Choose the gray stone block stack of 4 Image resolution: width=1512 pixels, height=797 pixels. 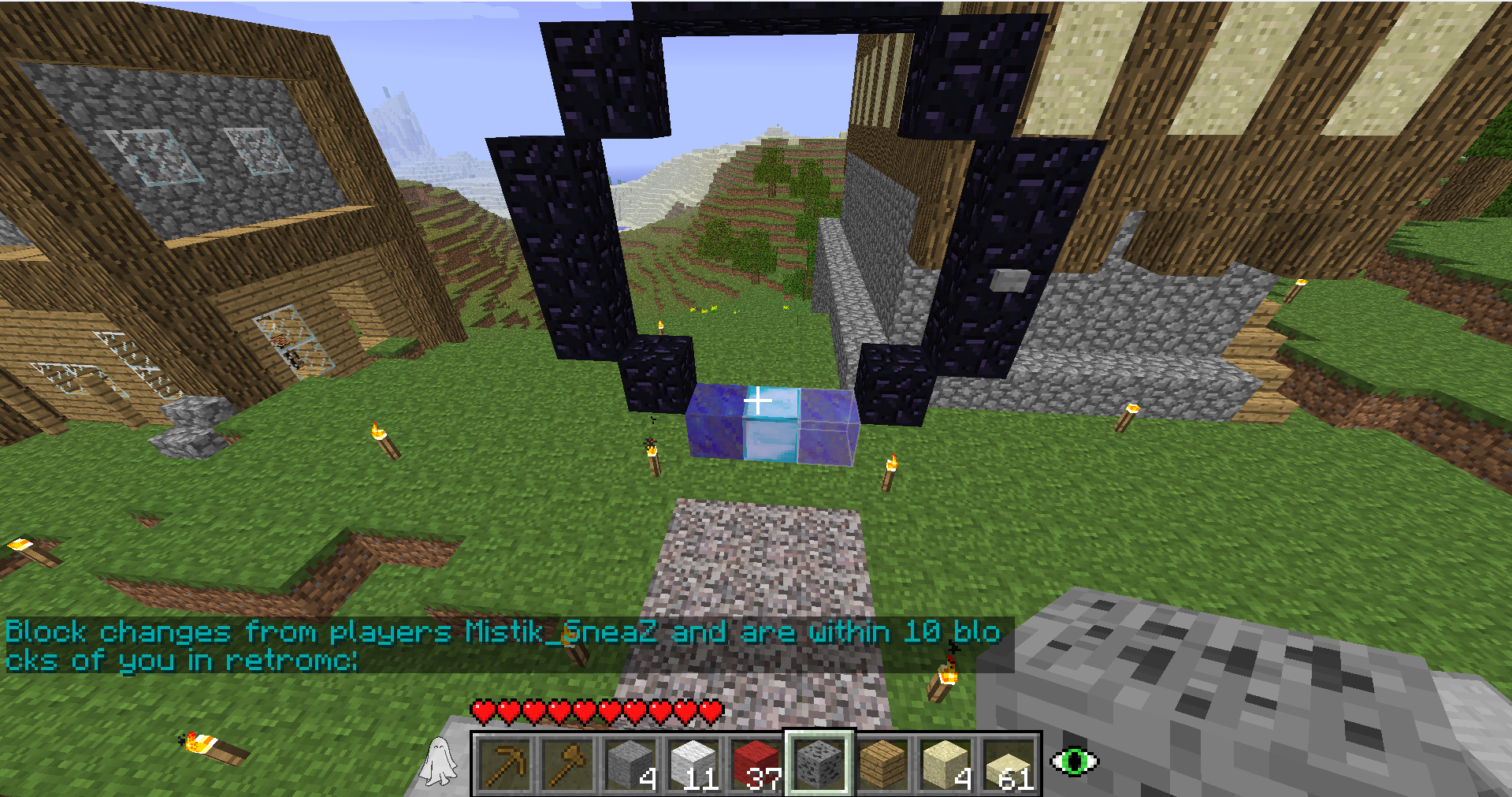(630, 763)
